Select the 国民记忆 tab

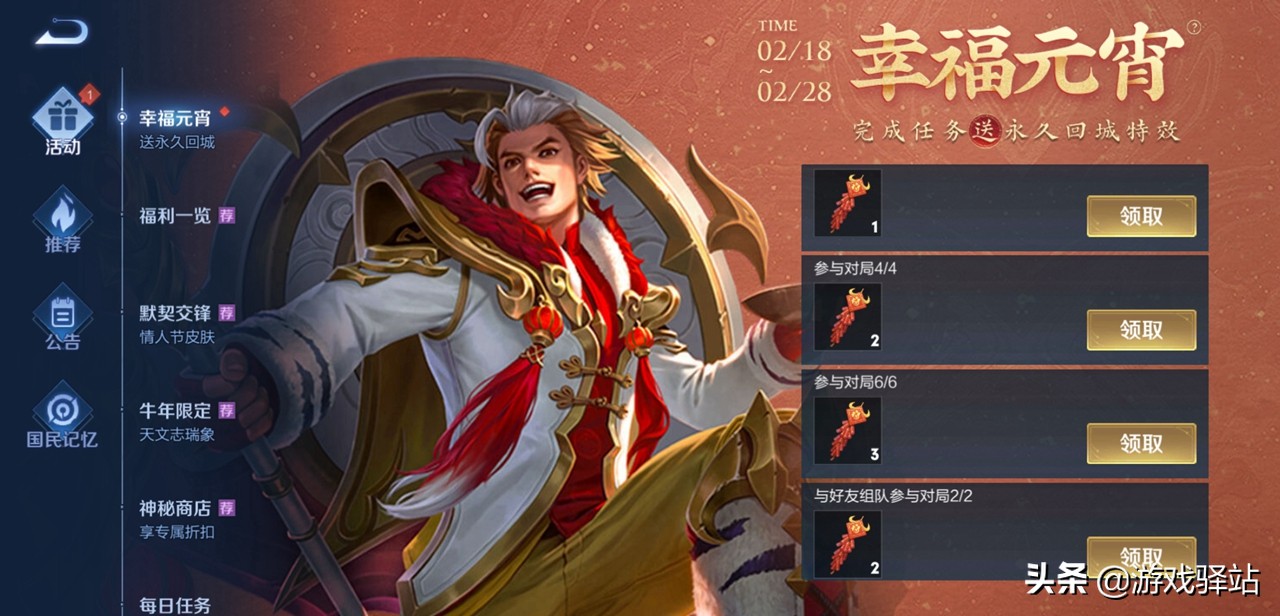(62, 418)
